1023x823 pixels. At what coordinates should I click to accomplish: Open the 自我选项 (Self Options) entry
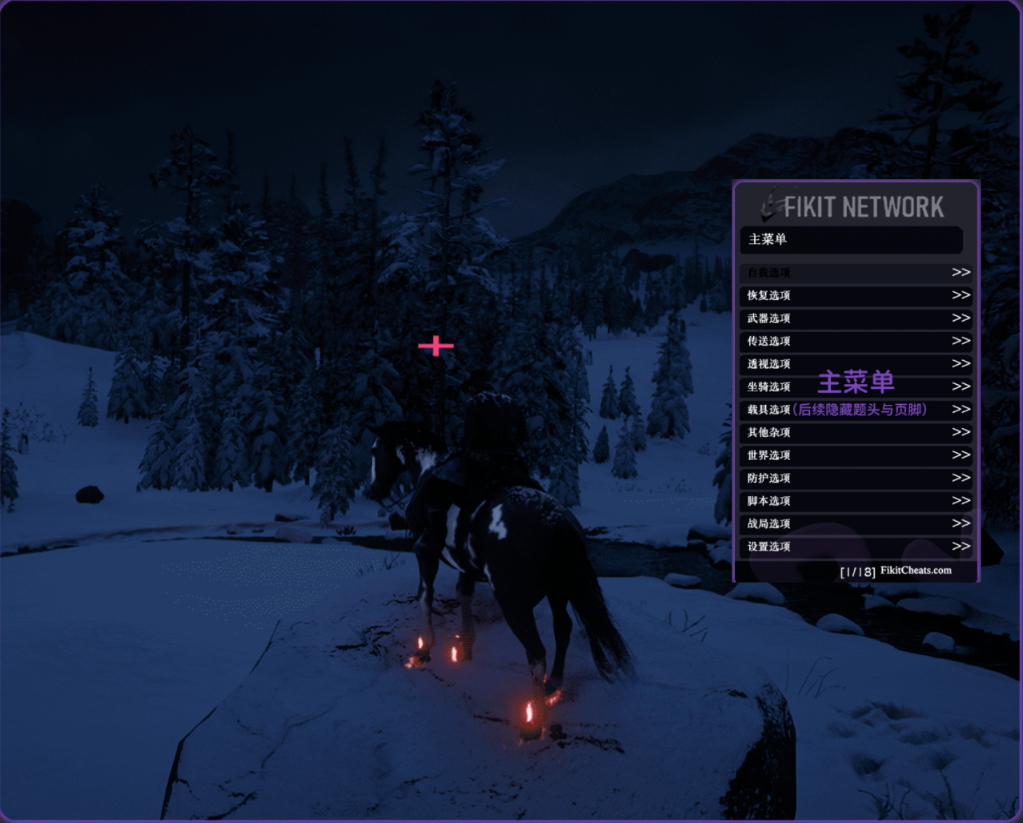tap(856, 272)
